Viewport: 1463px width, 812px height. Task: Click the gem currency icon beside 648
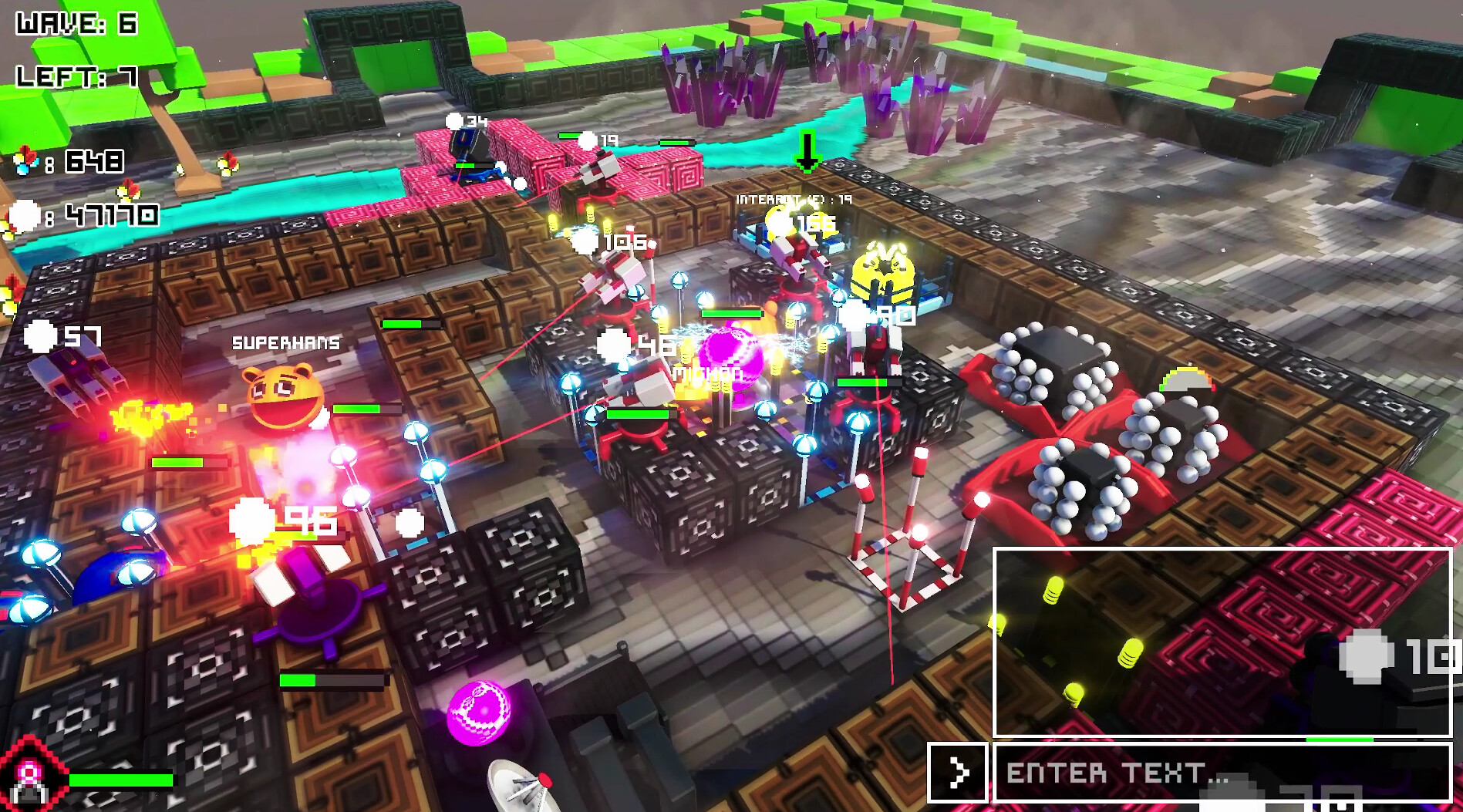point(28,161)
